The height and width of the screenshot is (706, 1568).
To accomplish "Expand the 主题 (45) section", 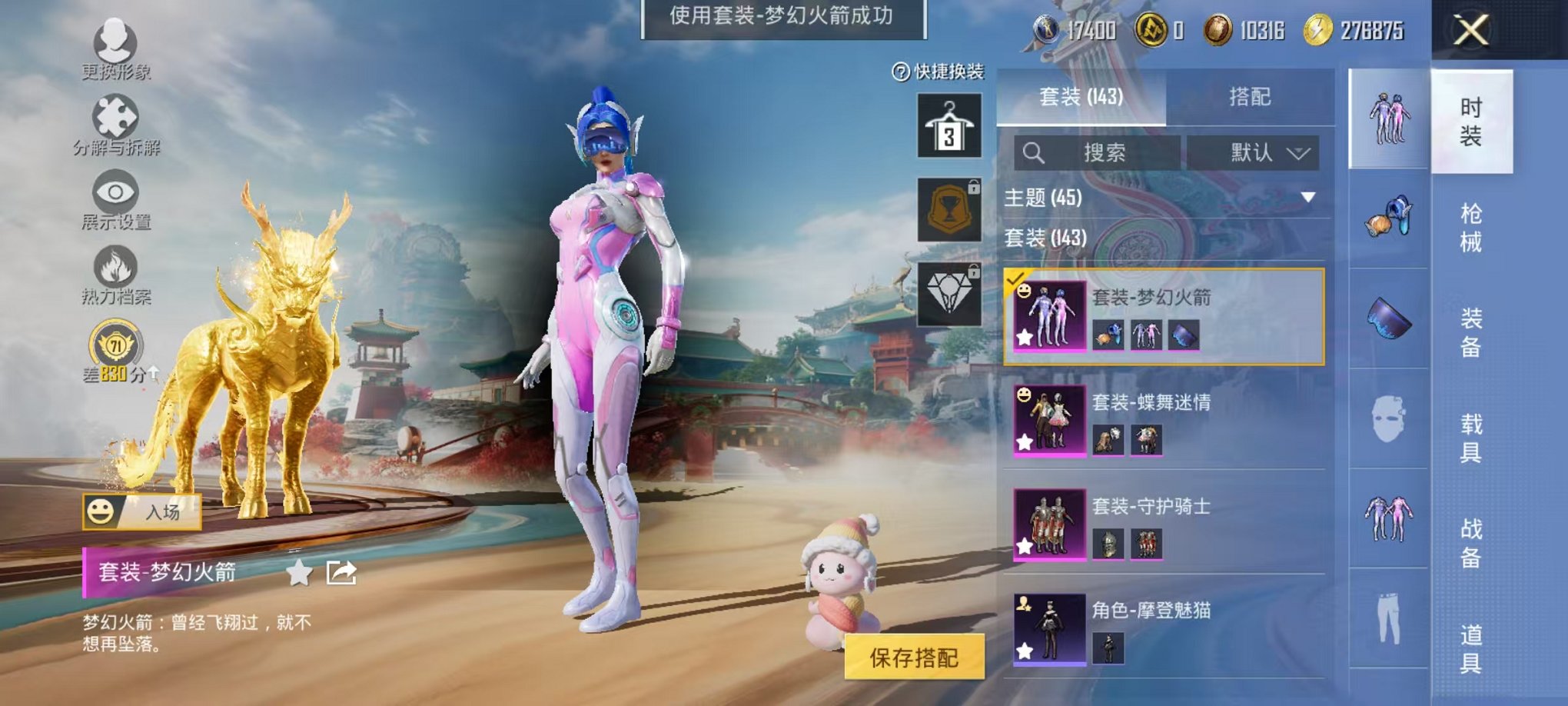I will click(x=1307, y=197).
